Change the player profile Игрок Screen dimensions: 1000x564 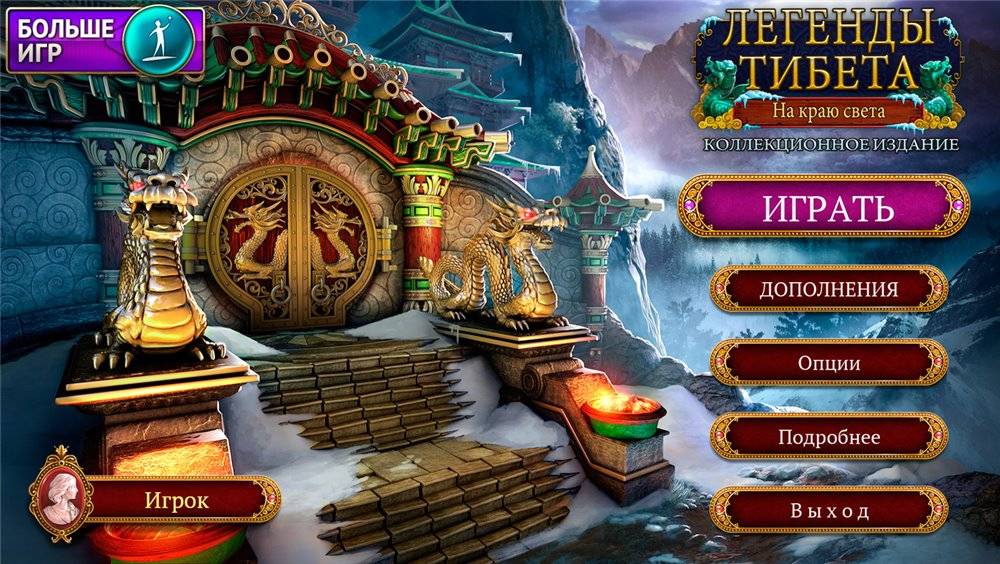[x=178, y=500]
